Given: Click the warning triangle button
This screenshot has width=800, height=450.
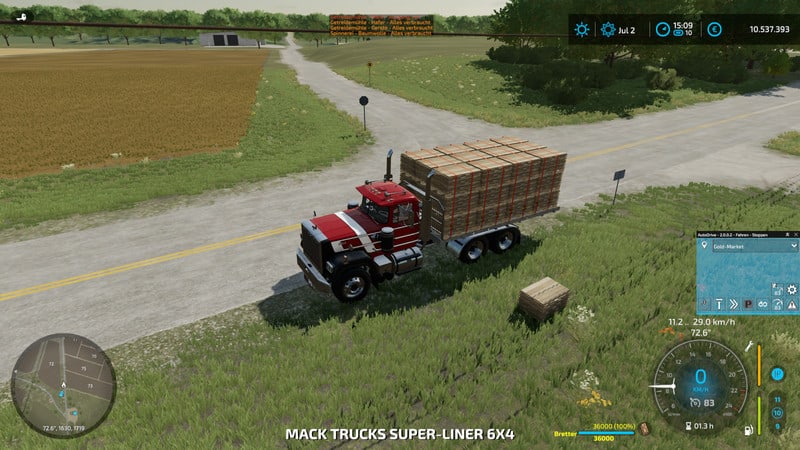Looking at the screenshot, I should click(792, 303).
